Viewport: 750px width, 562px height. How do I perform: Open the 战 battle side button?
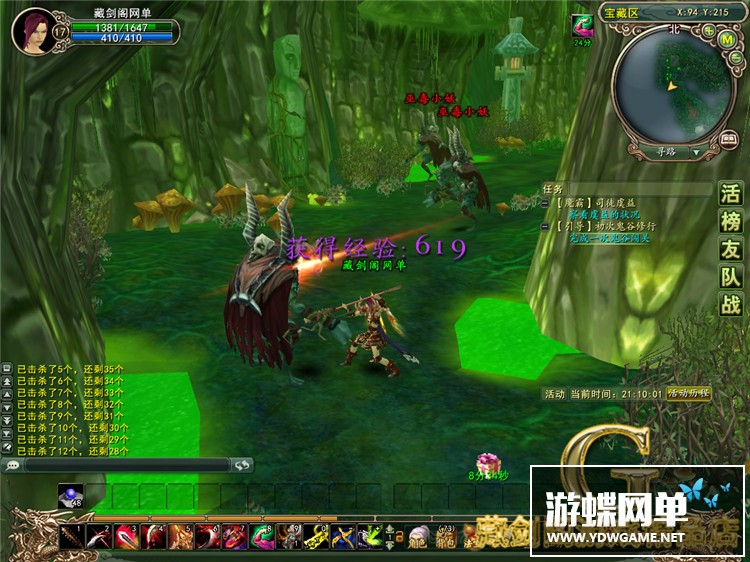tap(731, 306)
